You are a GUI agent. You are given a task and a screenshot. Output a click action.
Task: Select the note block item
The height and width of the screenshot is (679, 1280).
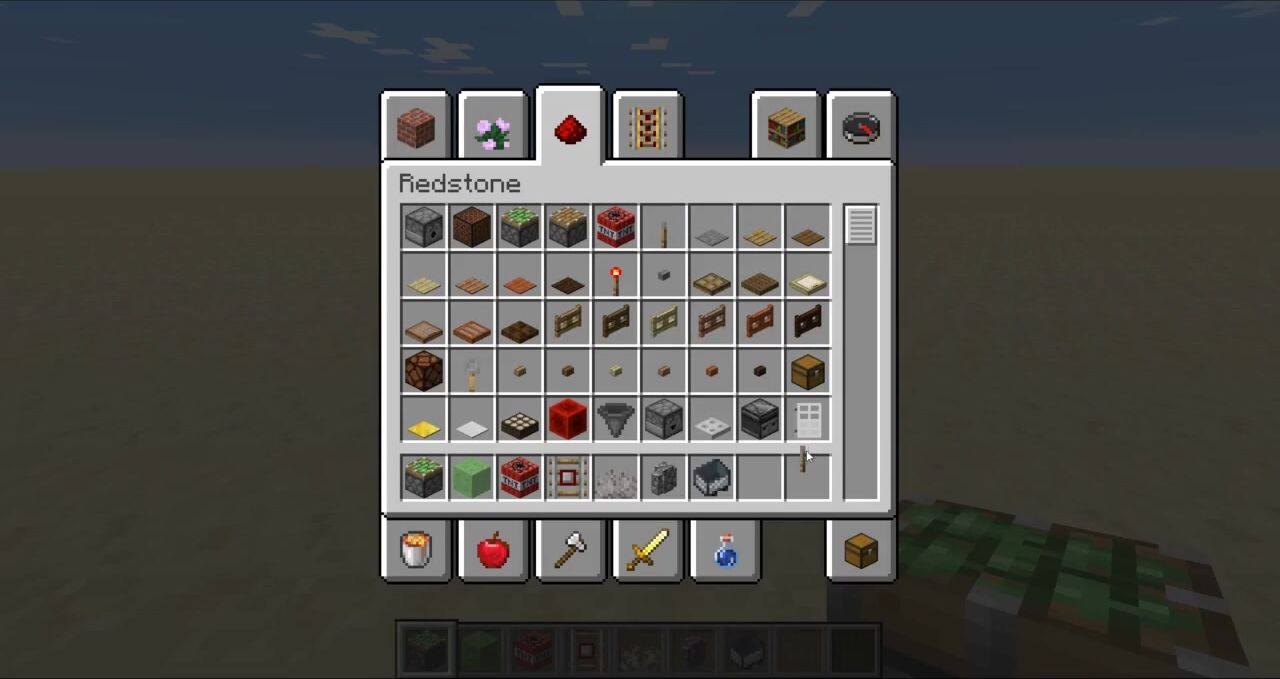[x=471, y=227]
